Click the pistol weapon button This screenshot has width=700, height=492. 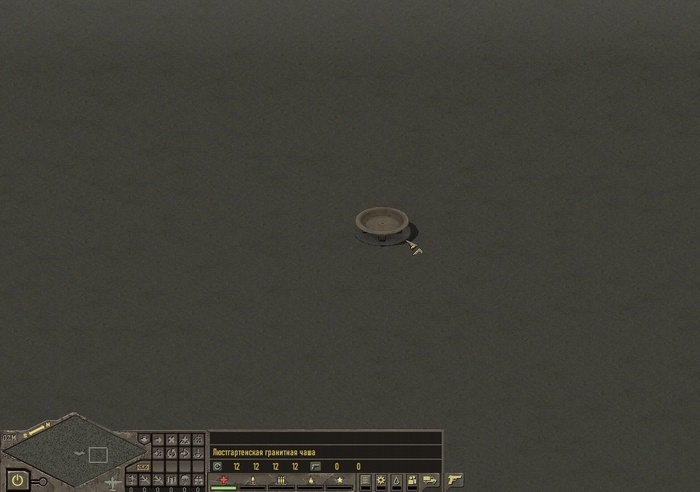click(455, 480)
